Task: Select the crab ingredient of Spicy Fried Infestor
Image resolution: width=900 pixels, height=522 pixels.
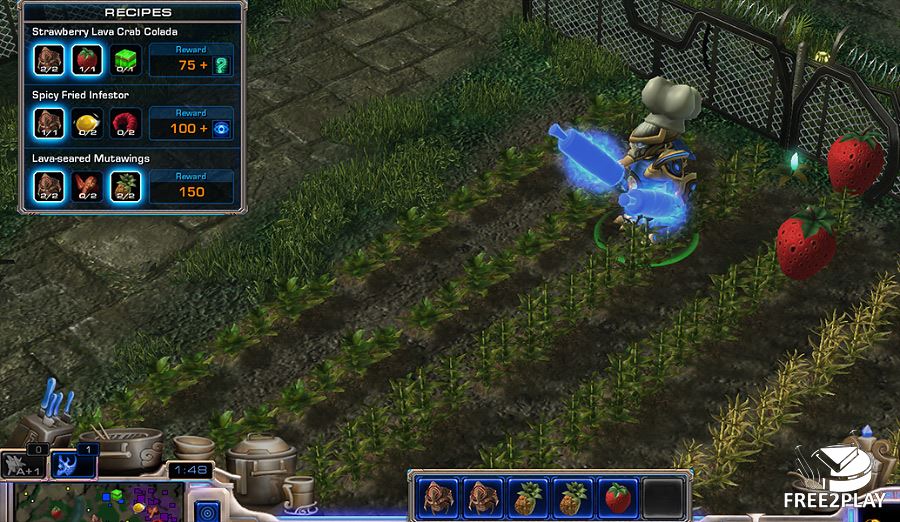Action: click(50, 123)
